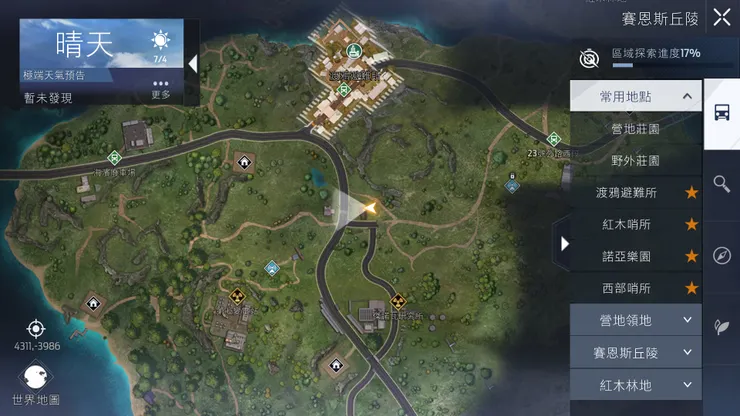Select 營地莊園 from the location list
Viewport: 740px width, 416px height.
tap(635, 129)
